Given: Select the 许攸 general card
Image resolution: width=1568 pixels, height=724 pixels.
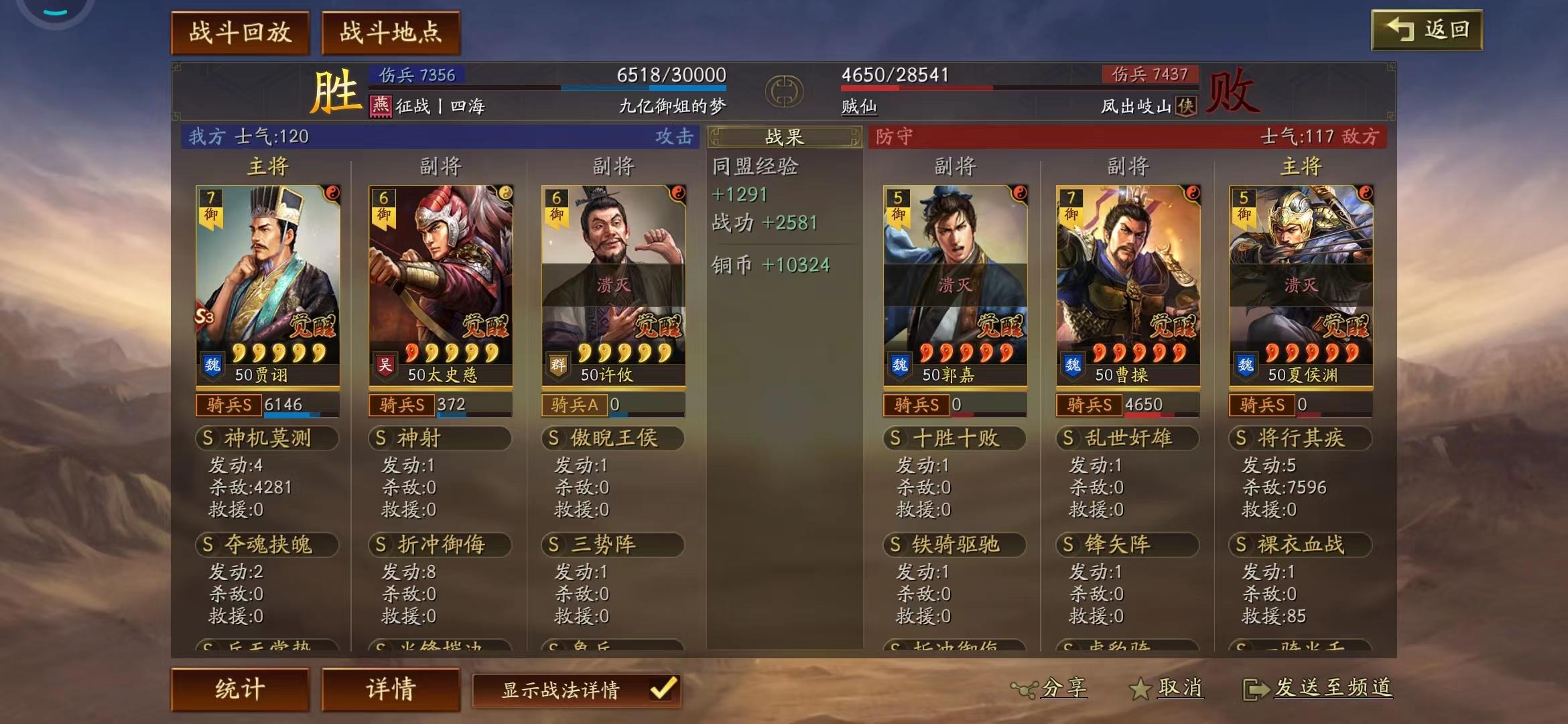Looking at the screenshot, I should pos(613,285).
